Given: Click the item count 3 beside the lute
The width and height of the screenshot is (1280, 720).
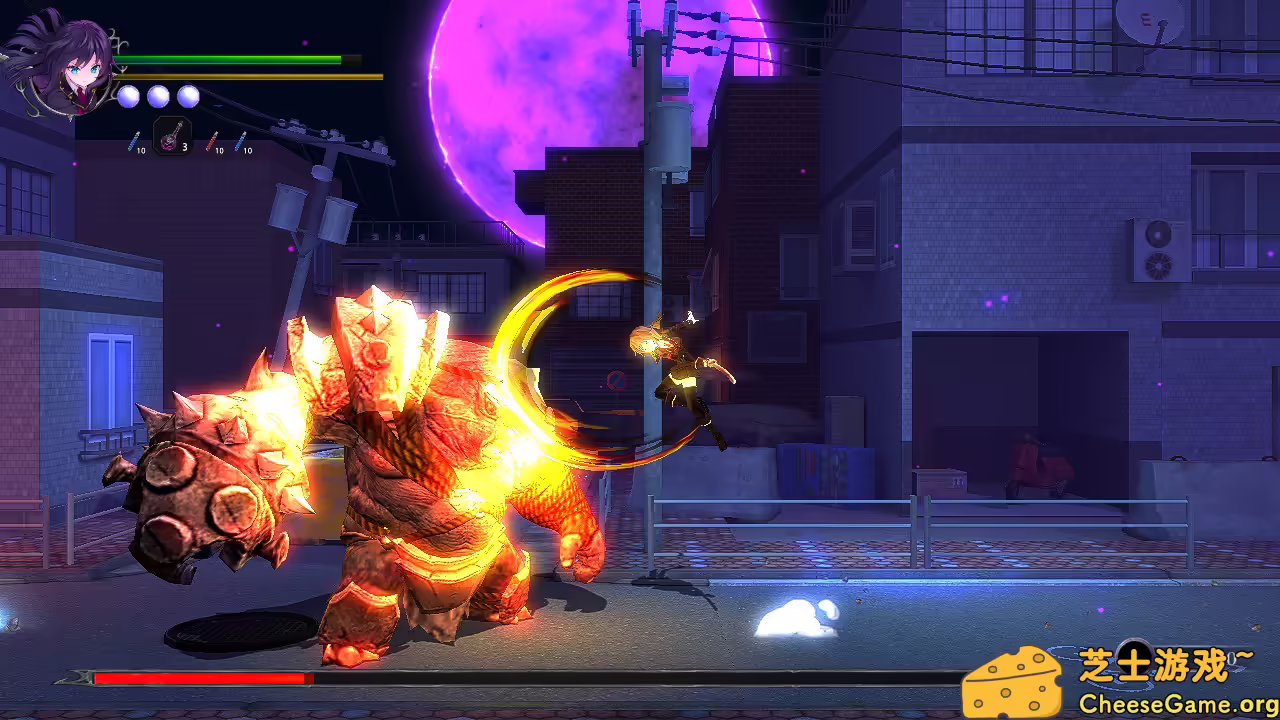Looking at the screenshot, I should [x=184, y=147].
